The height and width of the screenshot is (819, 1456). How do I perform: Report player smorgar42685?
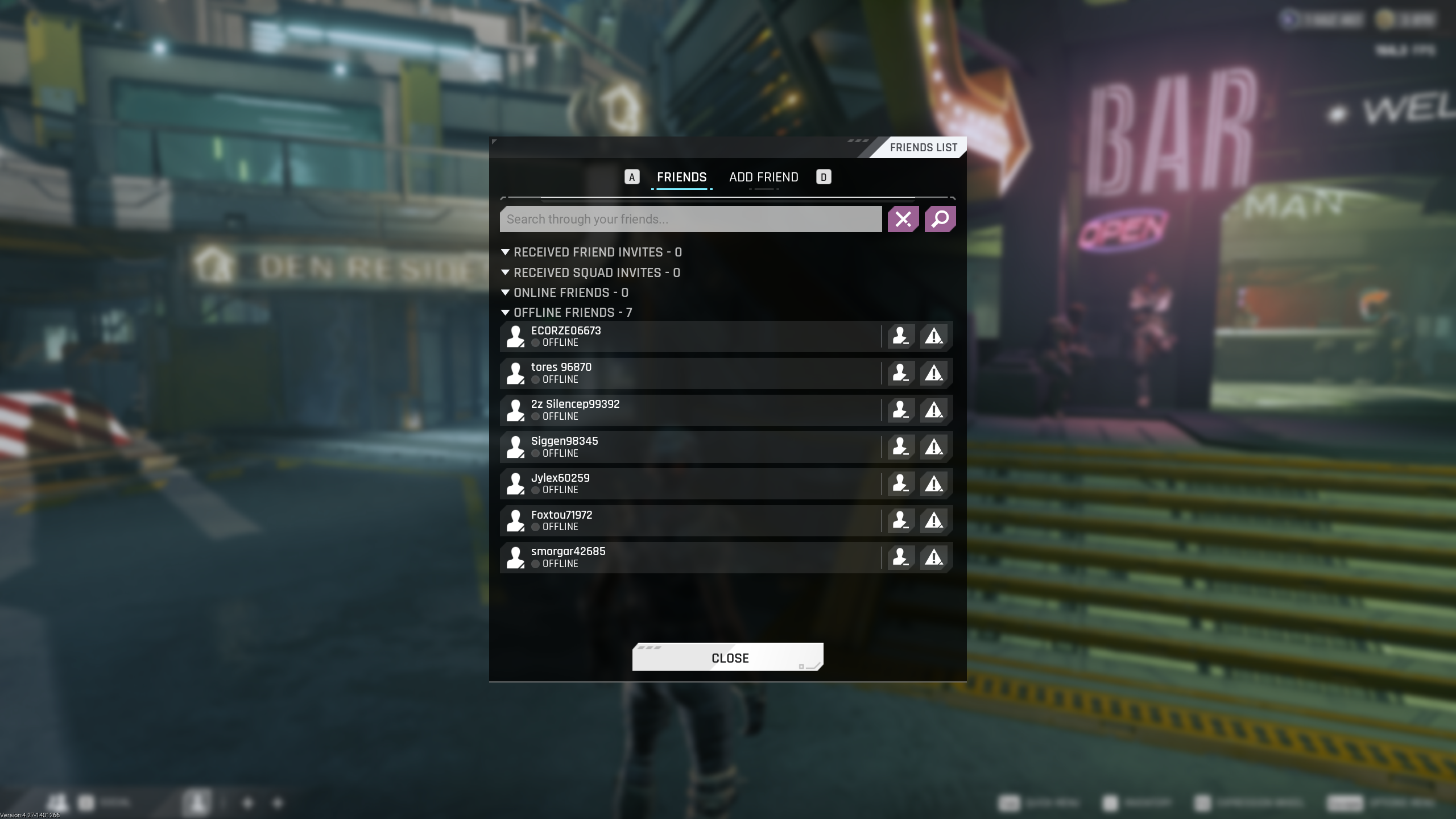[933, 557]
